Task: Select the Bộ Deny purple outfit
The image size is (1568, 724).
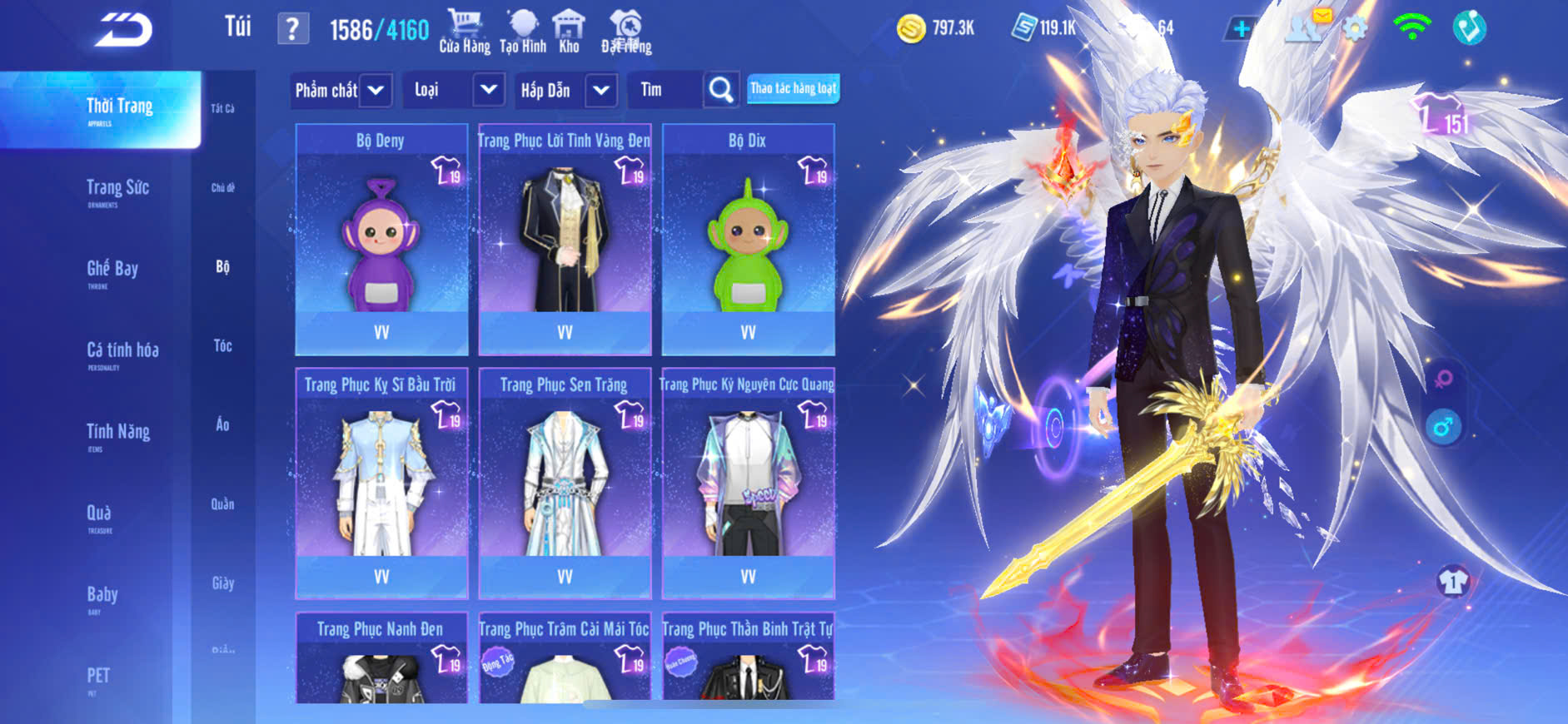Action: coord(381,240)
